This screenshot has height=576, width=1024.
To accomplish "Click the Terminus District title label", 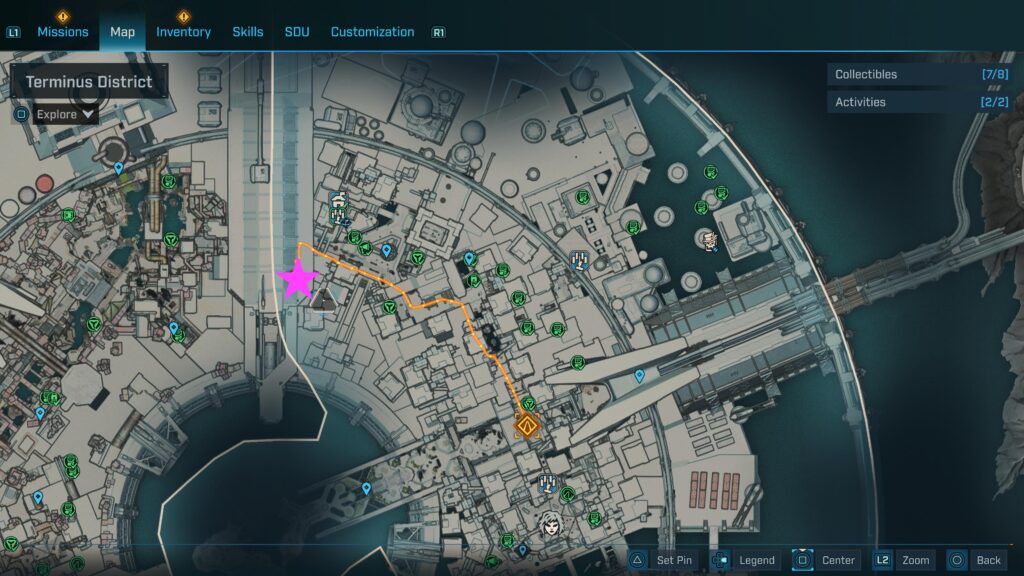I will pyautogui.click(x=89, y=82).
